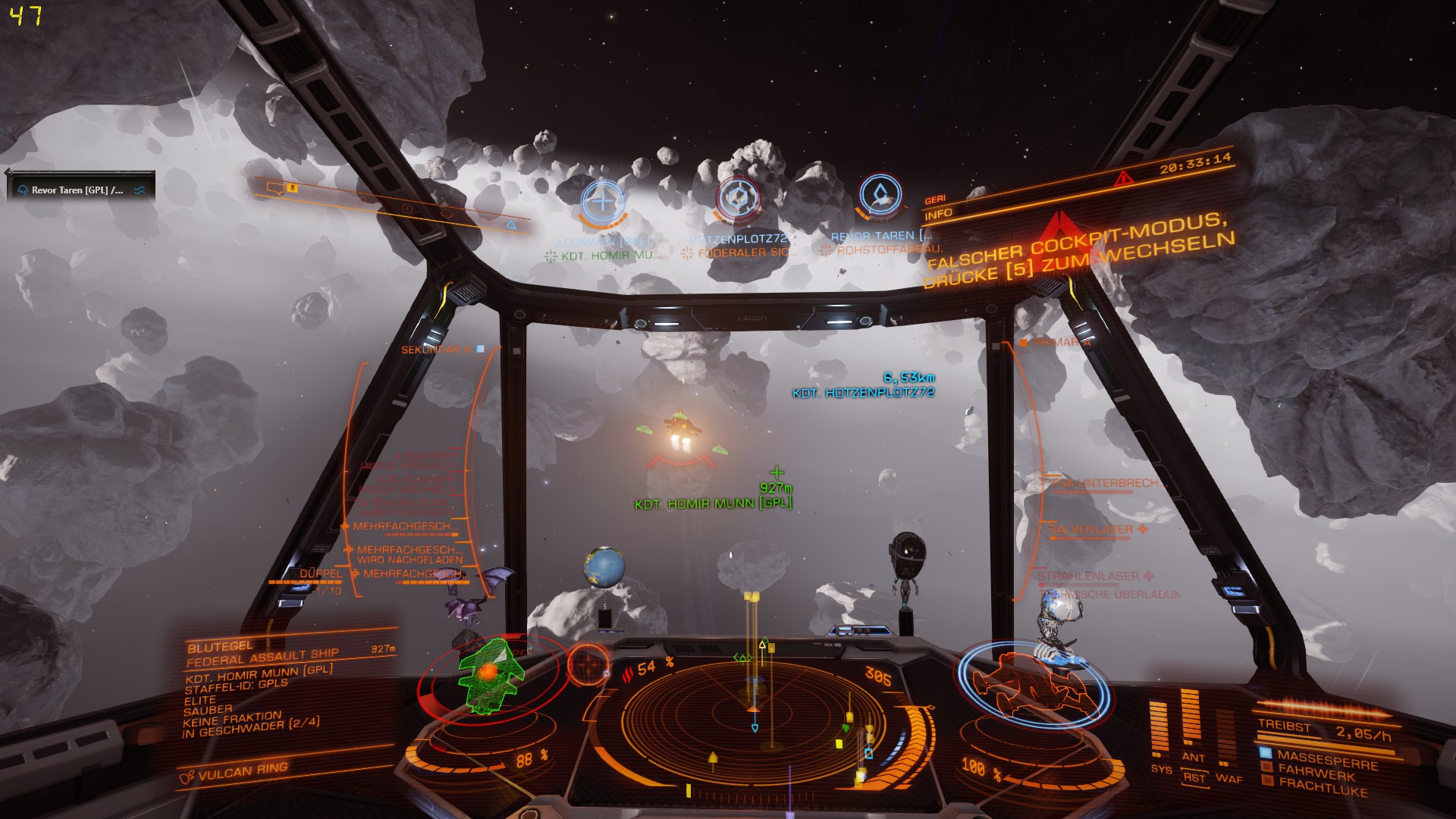The height and width of the screenshot is (819, 1456).
Task: Select the SYS power distributor column
Action: [x=1159, y=730]
